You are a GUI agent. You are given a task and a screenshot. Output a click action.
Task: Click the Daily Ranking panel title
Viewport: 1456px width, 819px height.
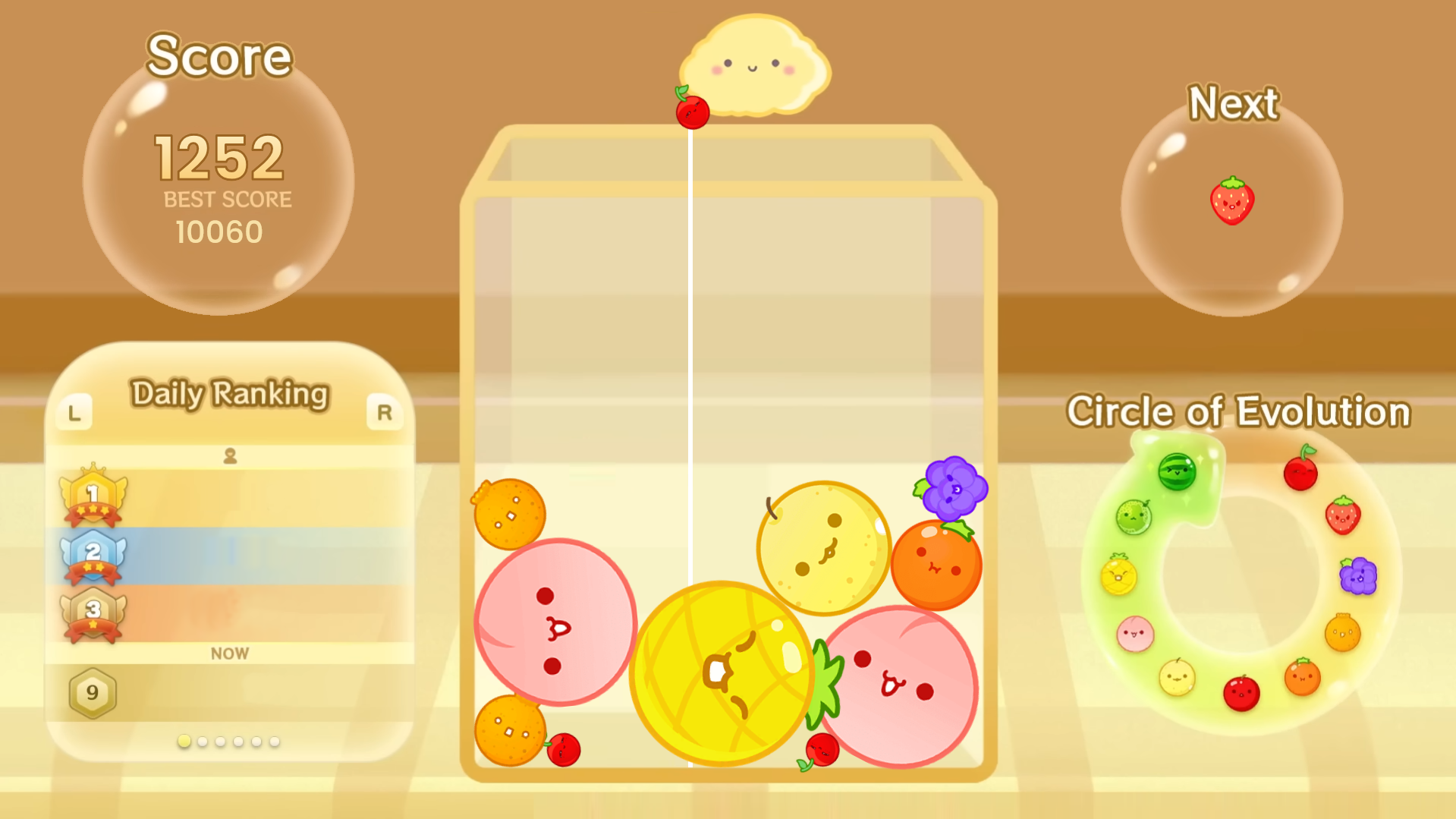(x=230, y=394)
